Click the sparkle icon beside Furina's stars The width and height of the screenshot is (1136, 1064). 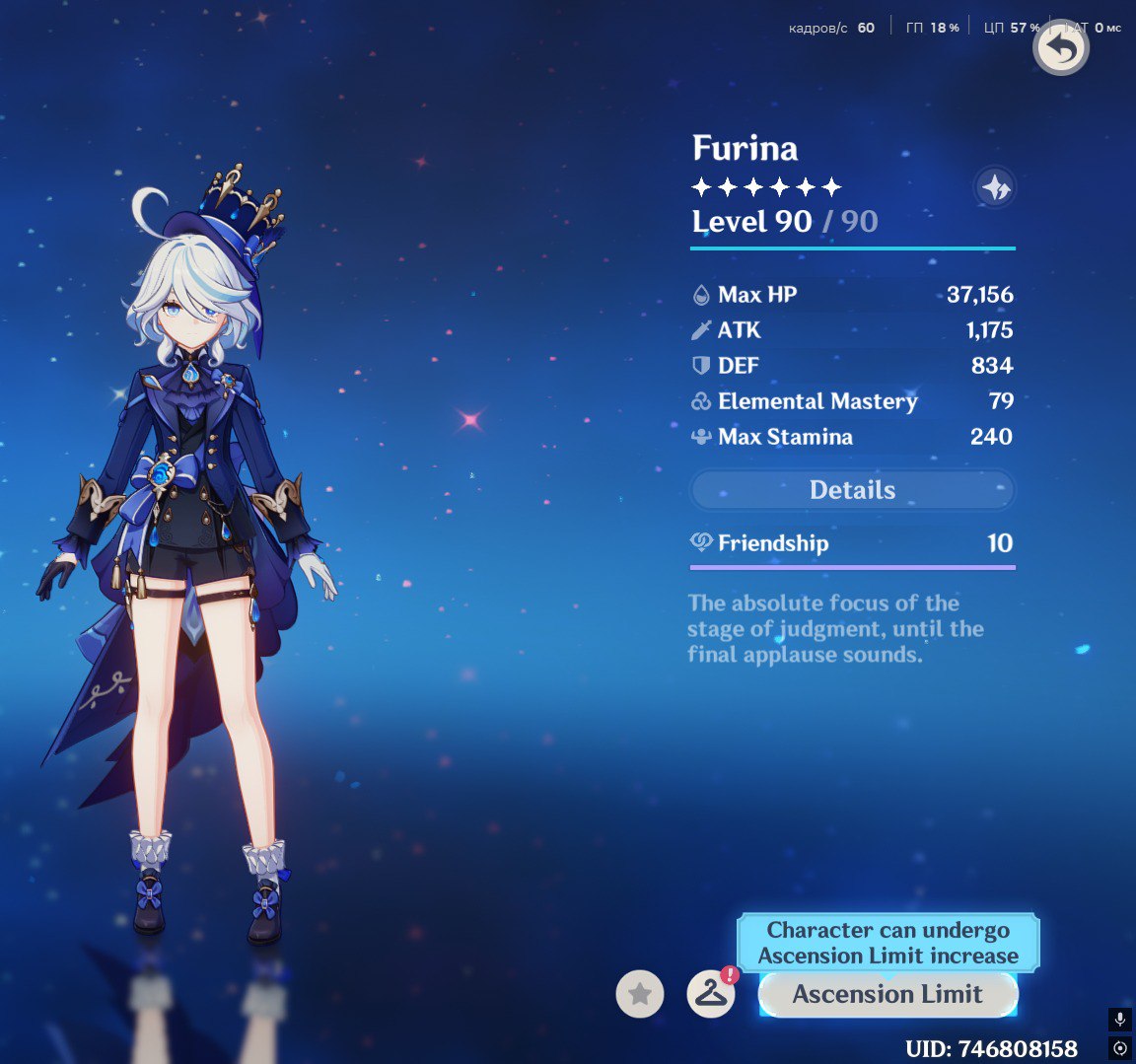click(994, 186)
